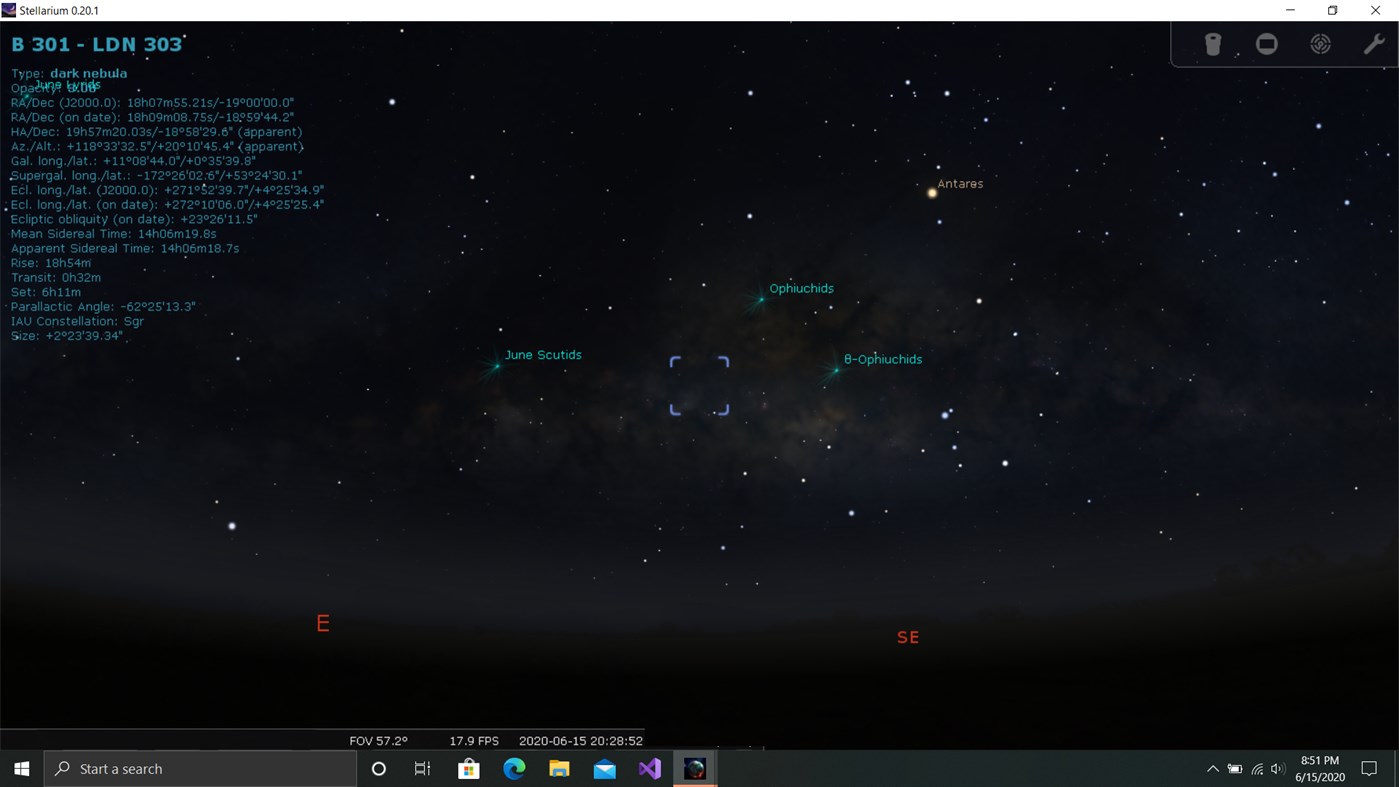
Task: Click the Stellarium icon on the taskbar
Action: click(694, 768)
